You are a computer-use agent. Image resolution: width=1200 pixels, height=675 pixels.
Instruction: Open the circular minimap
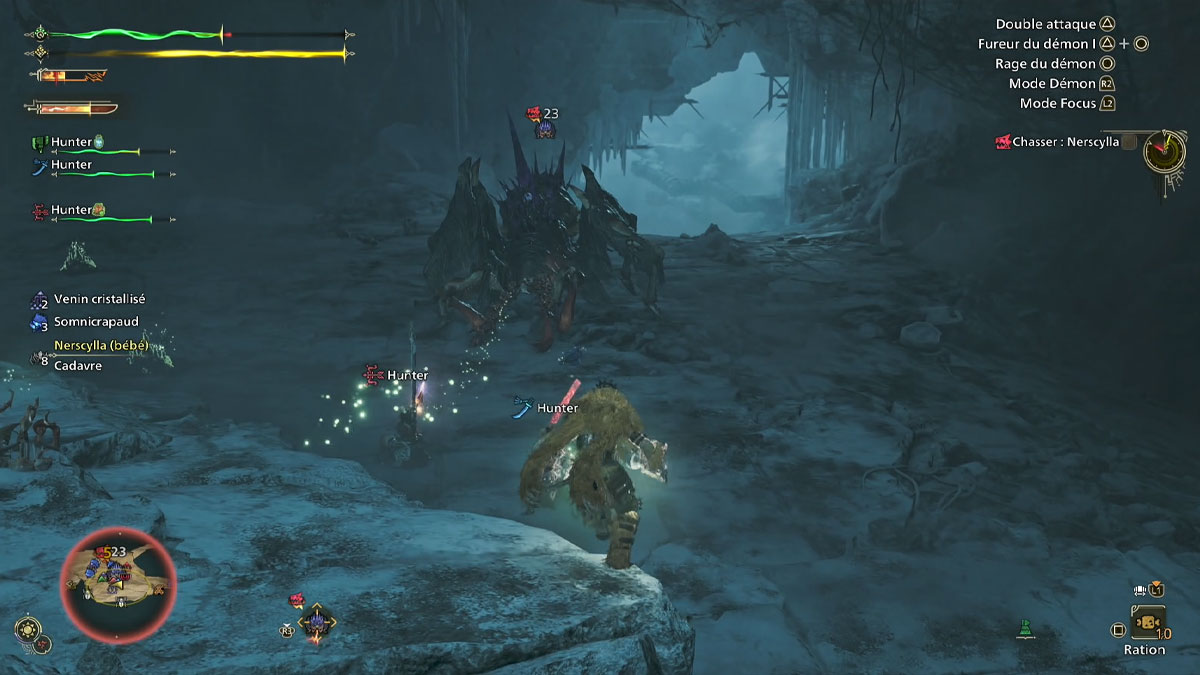tap(118, 584)
